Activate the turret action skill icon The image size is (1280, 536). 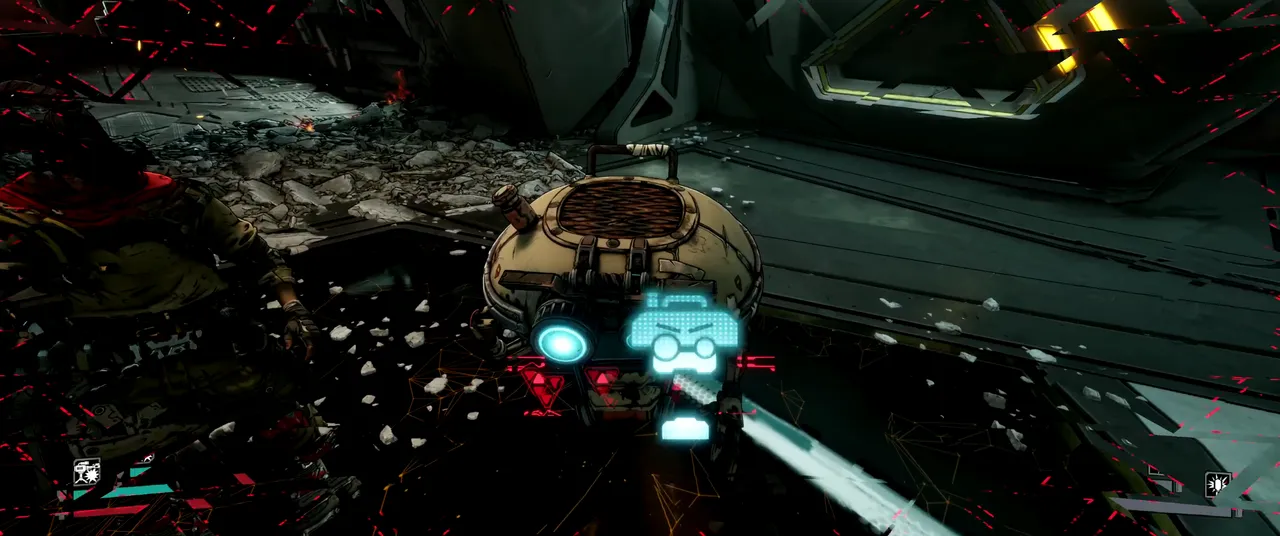[87, 470]
